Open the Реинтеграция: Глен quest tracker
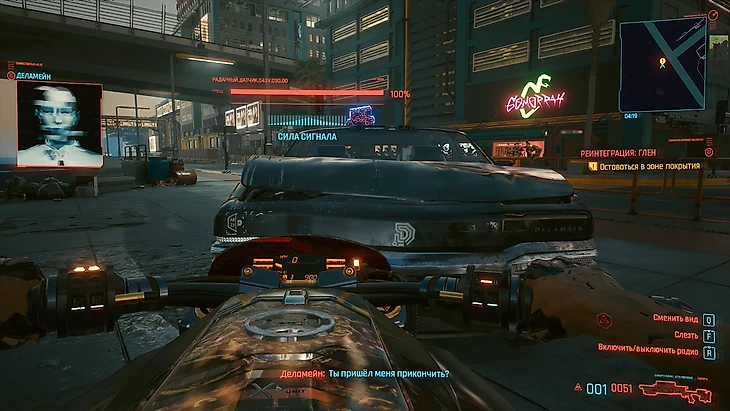 [x=641, y=152]
